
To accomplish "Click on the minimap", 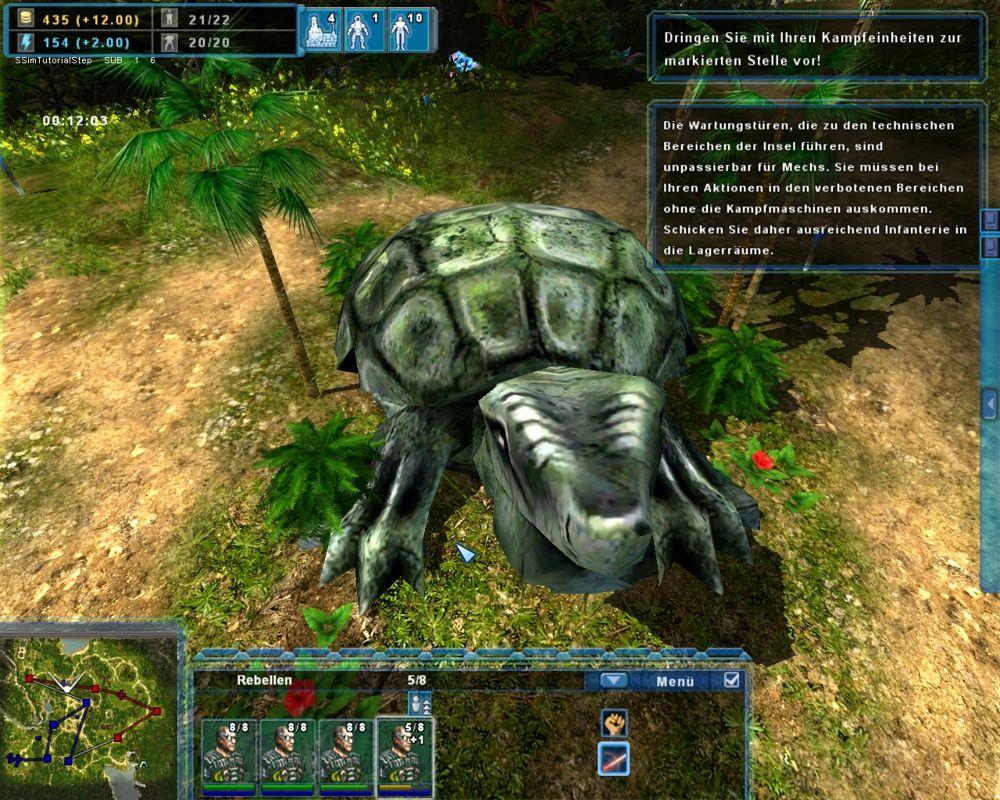I will (x=90, y=712).
